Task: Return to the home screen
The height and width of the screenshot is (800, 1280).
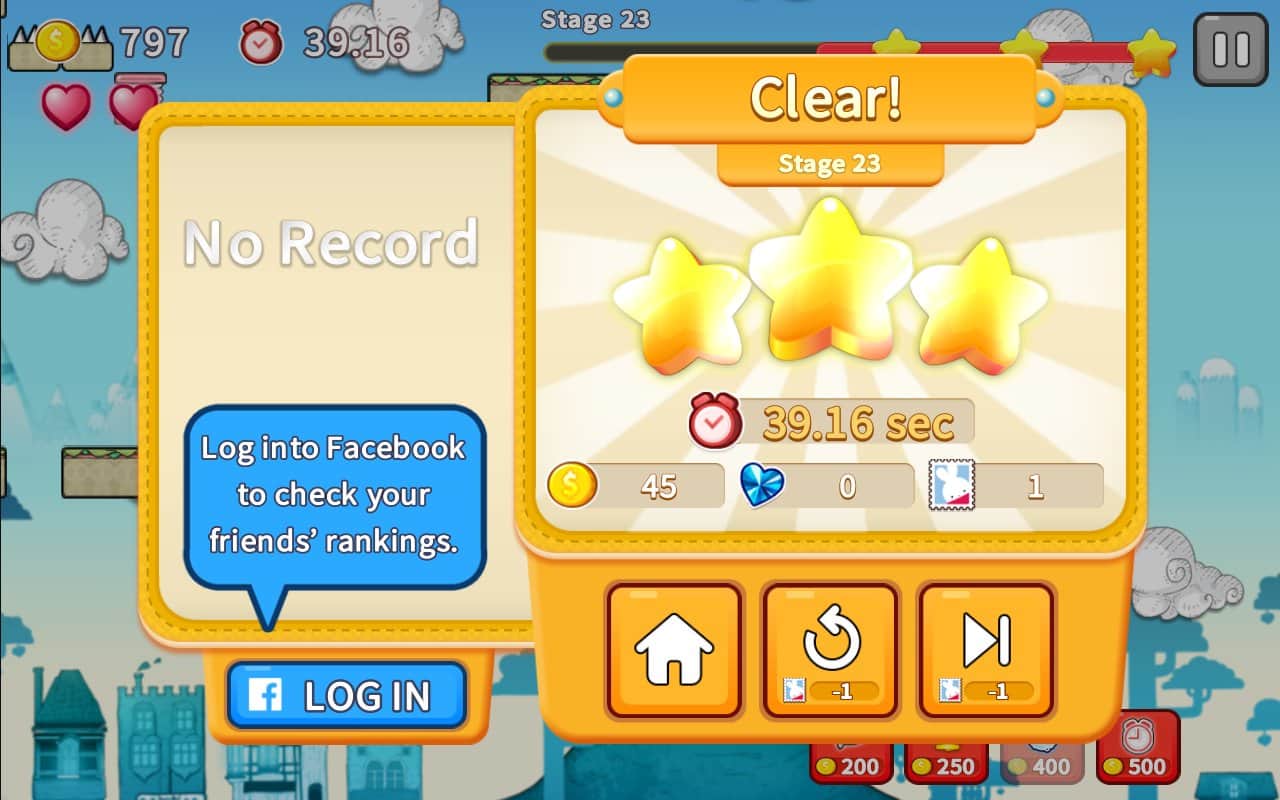Action: click(x=674, y=650)
